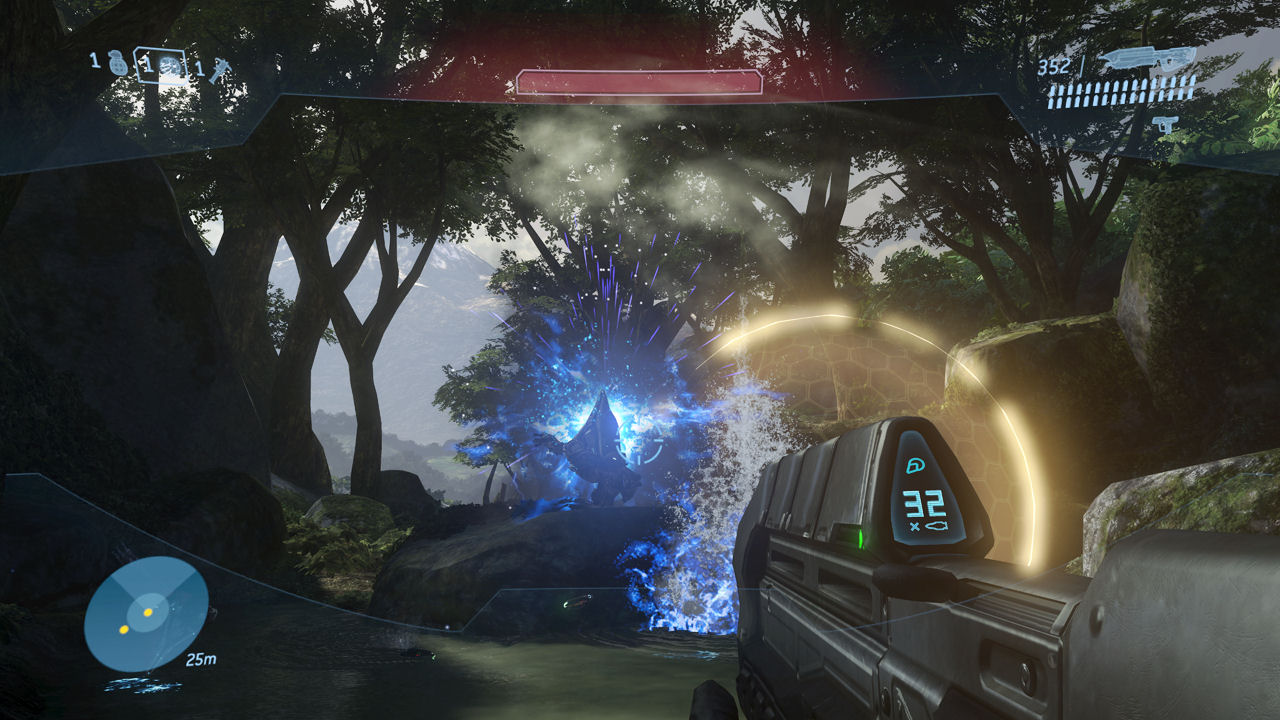Click the assault rifle weapon icon
Image resolution: width=1280 pixels, height=720 pixels.
[1146, 60]
